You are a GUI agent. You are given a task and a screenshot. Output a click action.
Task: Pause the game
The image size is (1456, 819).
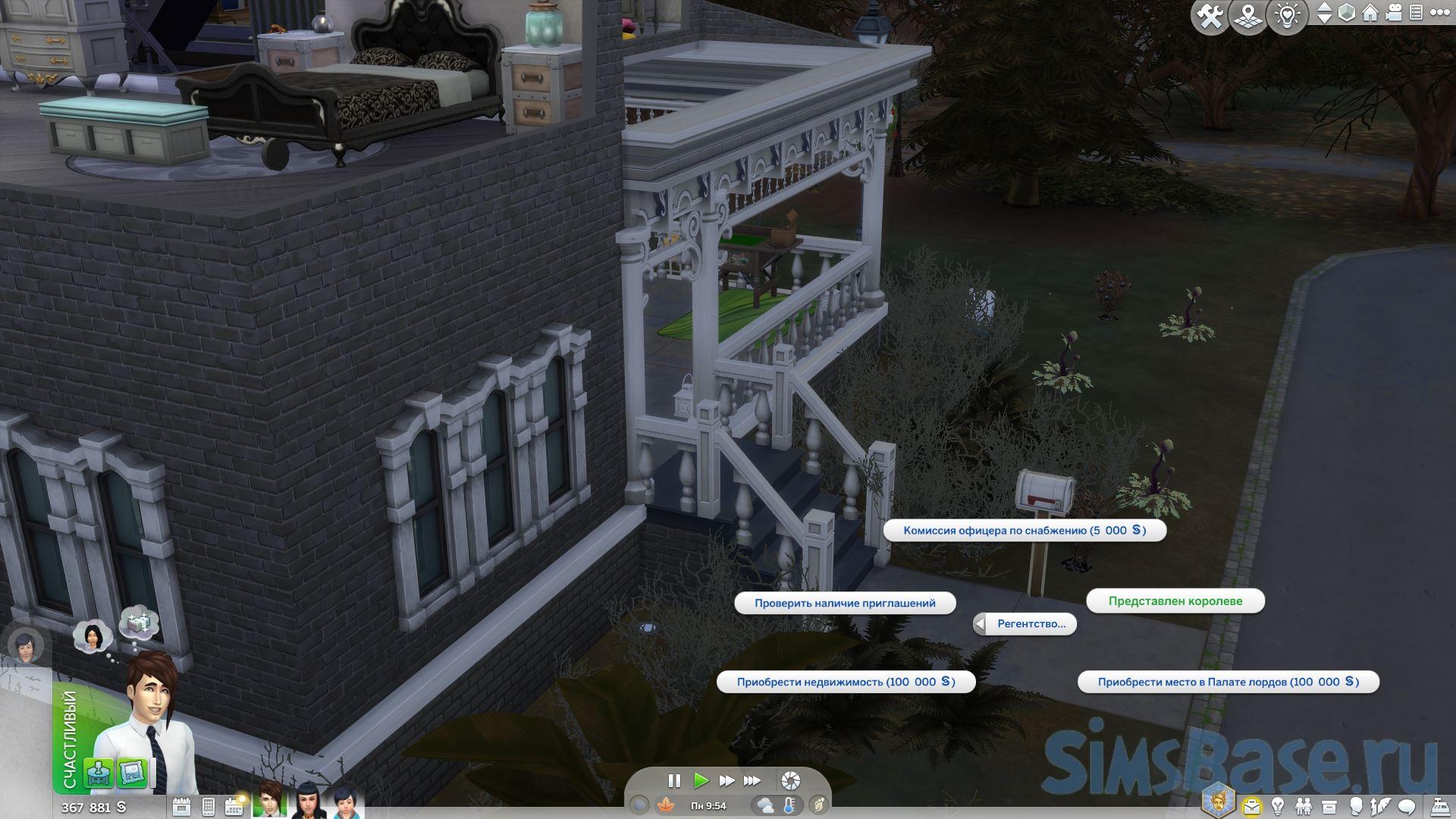[x=673, y=780]
